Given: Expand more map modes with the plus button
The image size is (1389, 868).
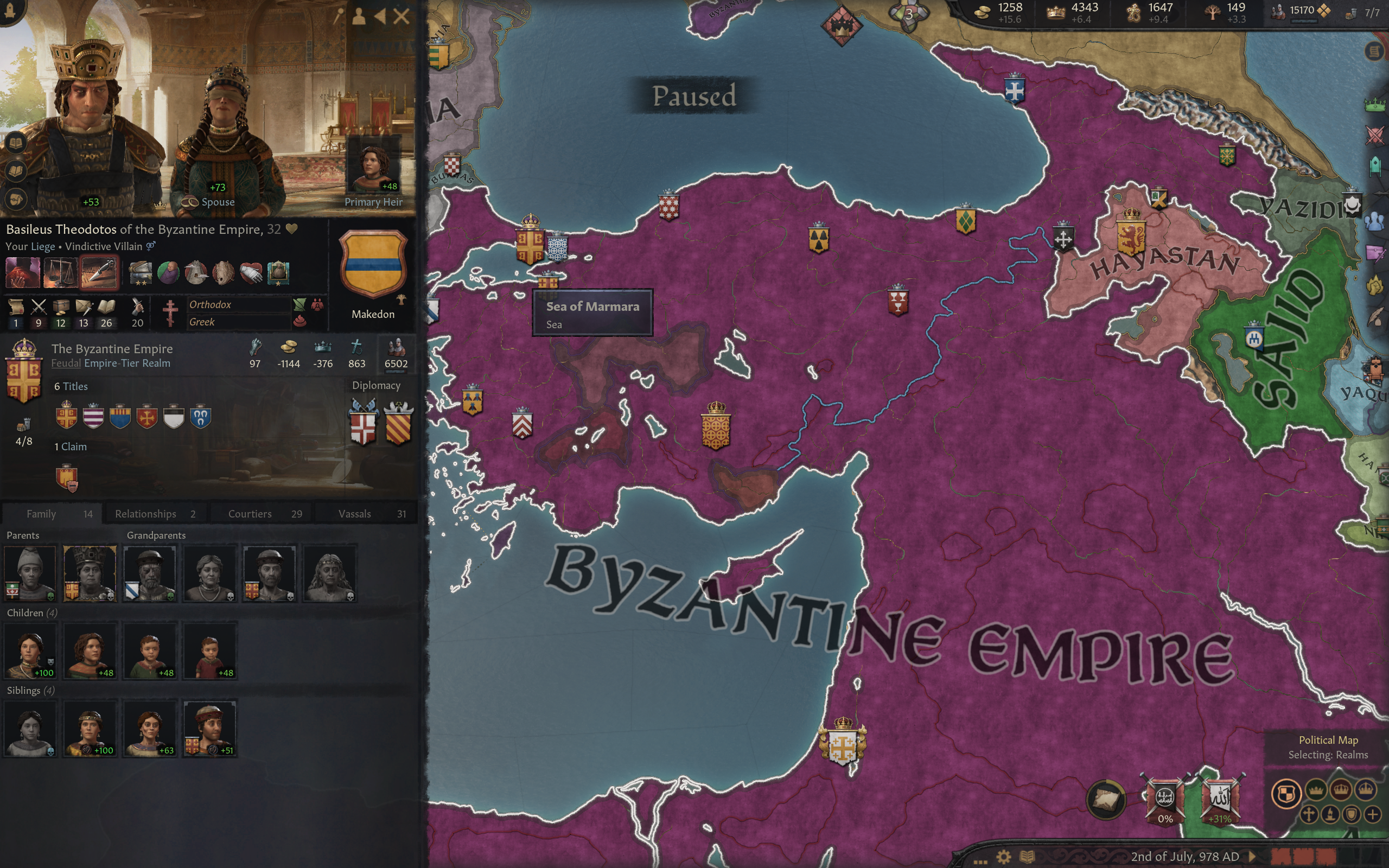Looking at the screenshot, I should pos(1373,815).
